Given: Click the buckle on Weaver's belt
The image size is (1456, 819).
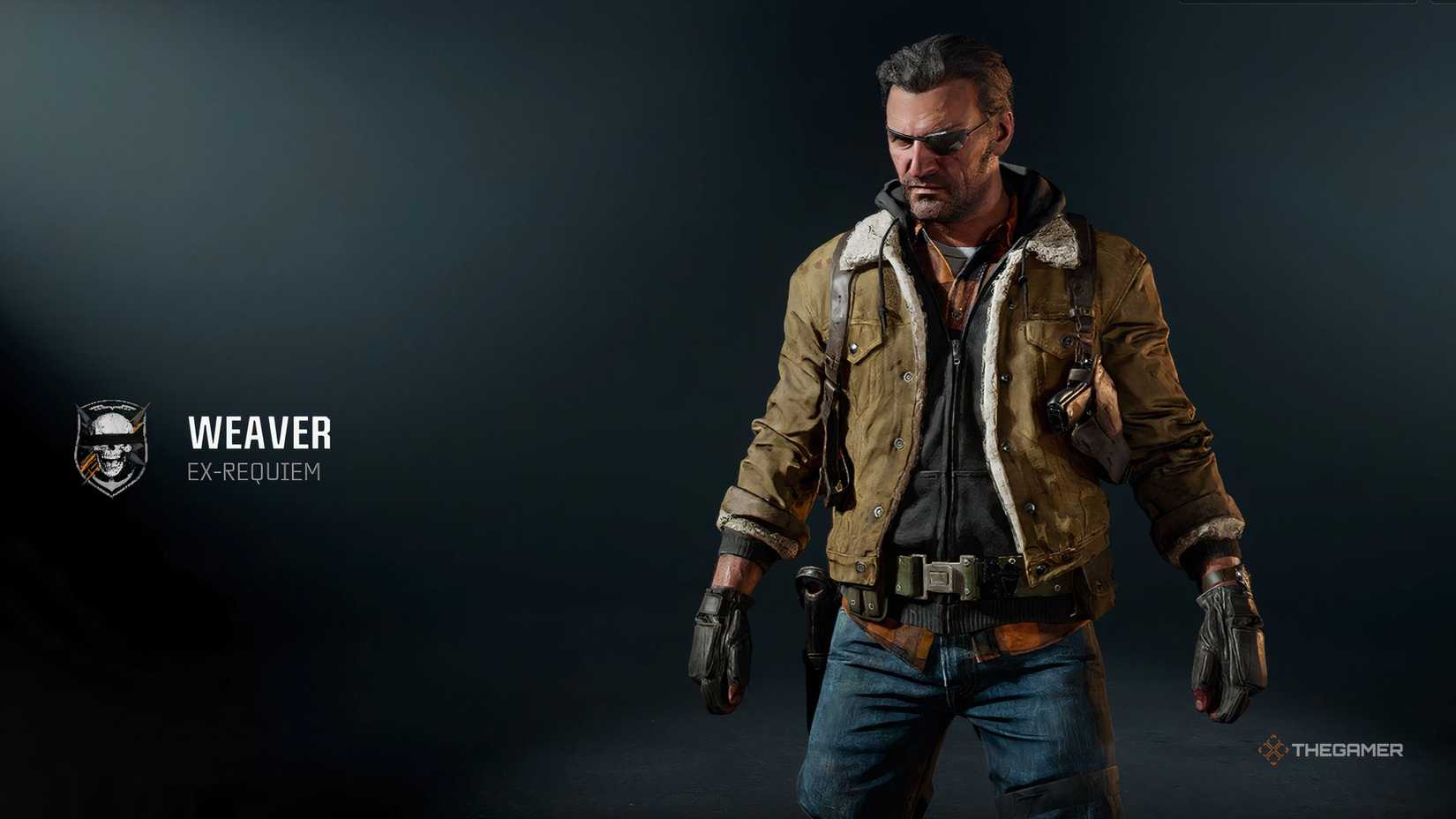Looking at the screenshot, I should (940, 574).
